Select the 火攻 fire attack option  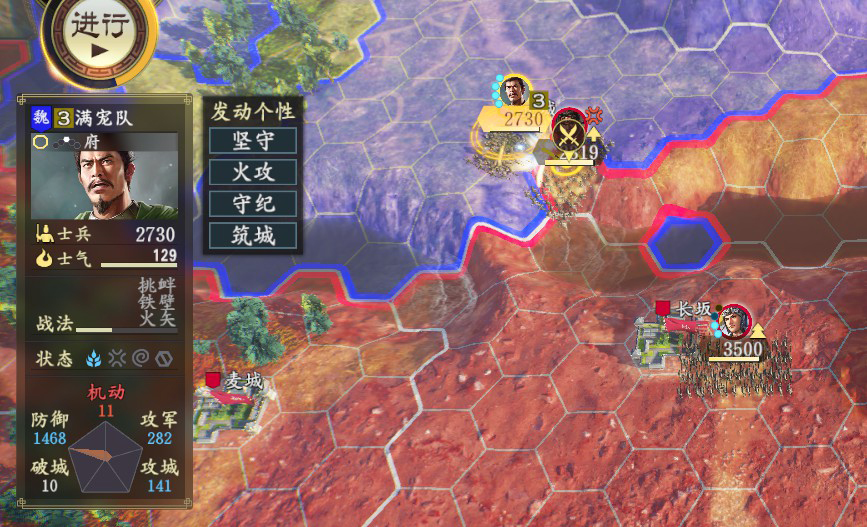[x=253, y=172]
